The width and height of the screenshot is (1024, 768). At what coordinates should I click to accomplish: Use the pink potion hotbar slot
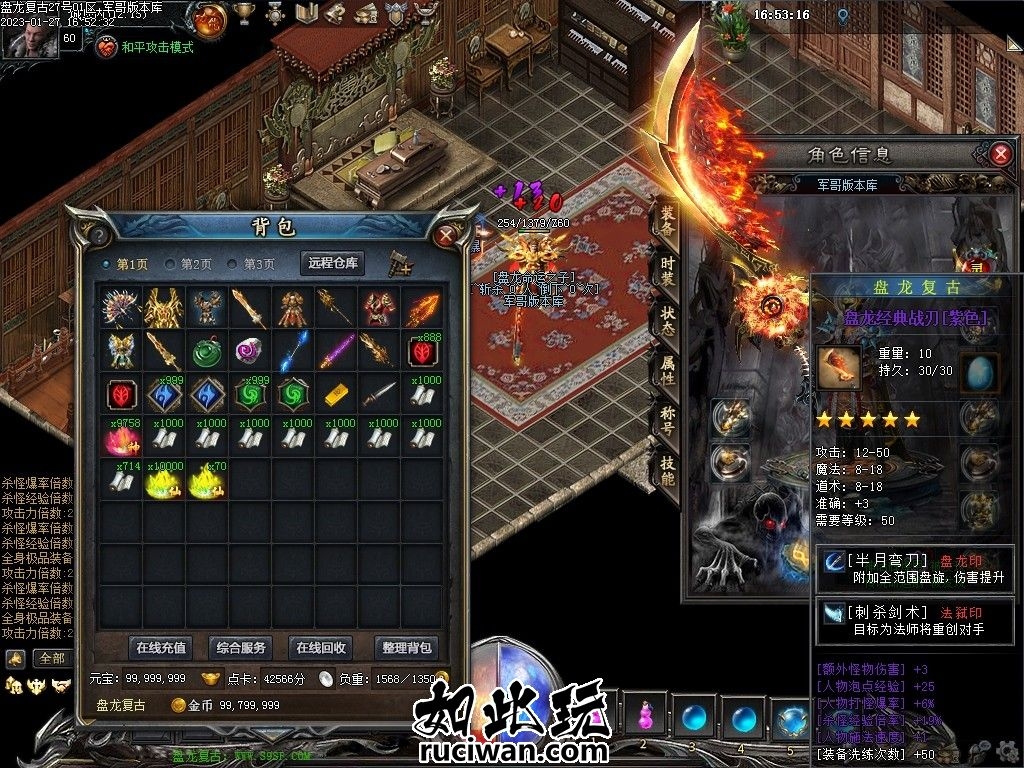coord(644,716)
